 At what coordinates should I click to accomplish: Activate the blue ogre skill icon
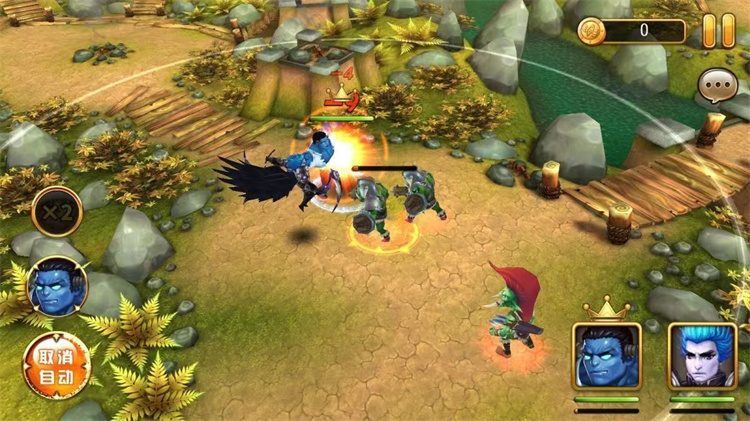click(57, 287)
